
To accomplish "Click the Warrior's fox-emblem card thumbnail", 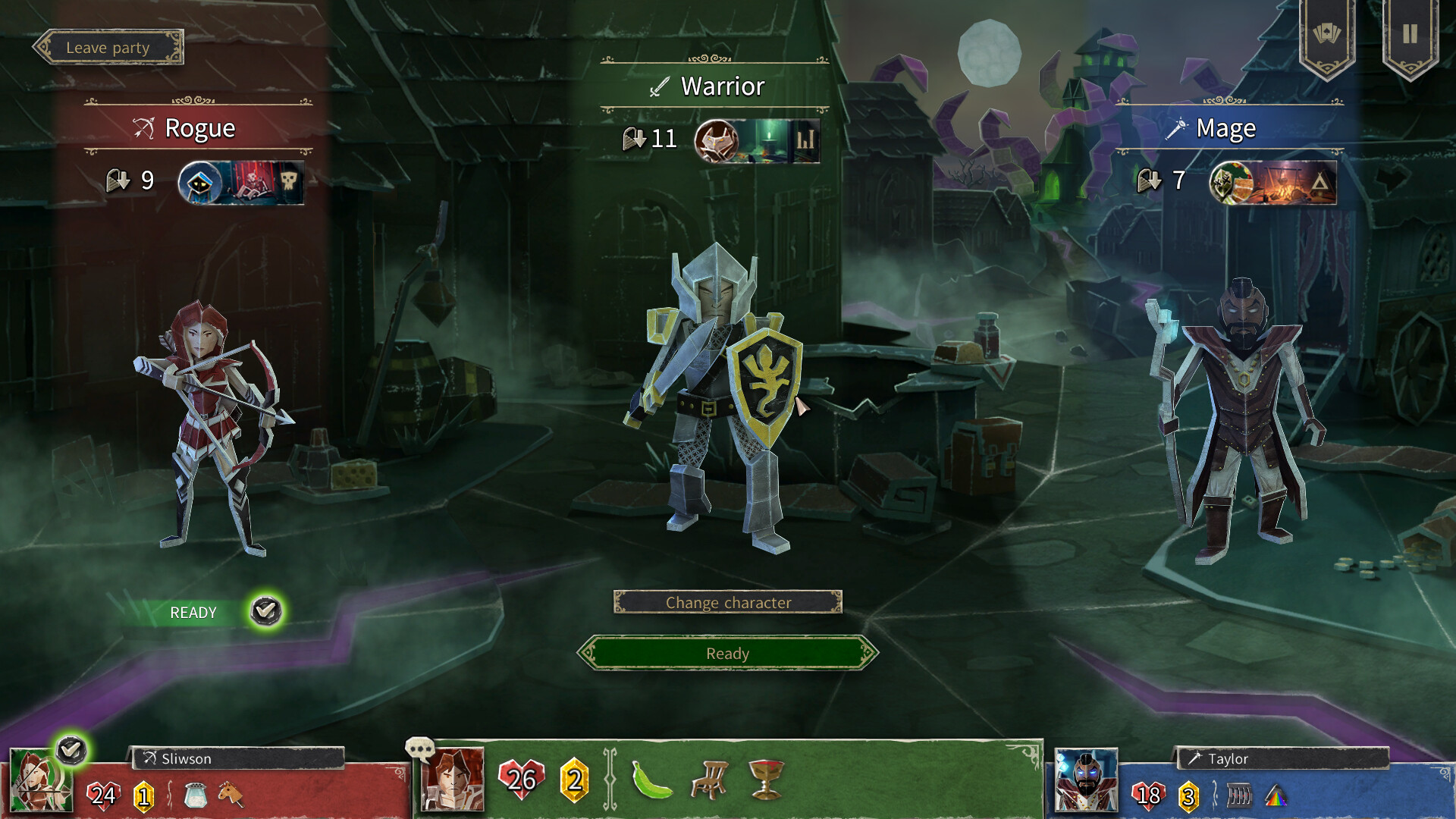I will coord(718,140).
